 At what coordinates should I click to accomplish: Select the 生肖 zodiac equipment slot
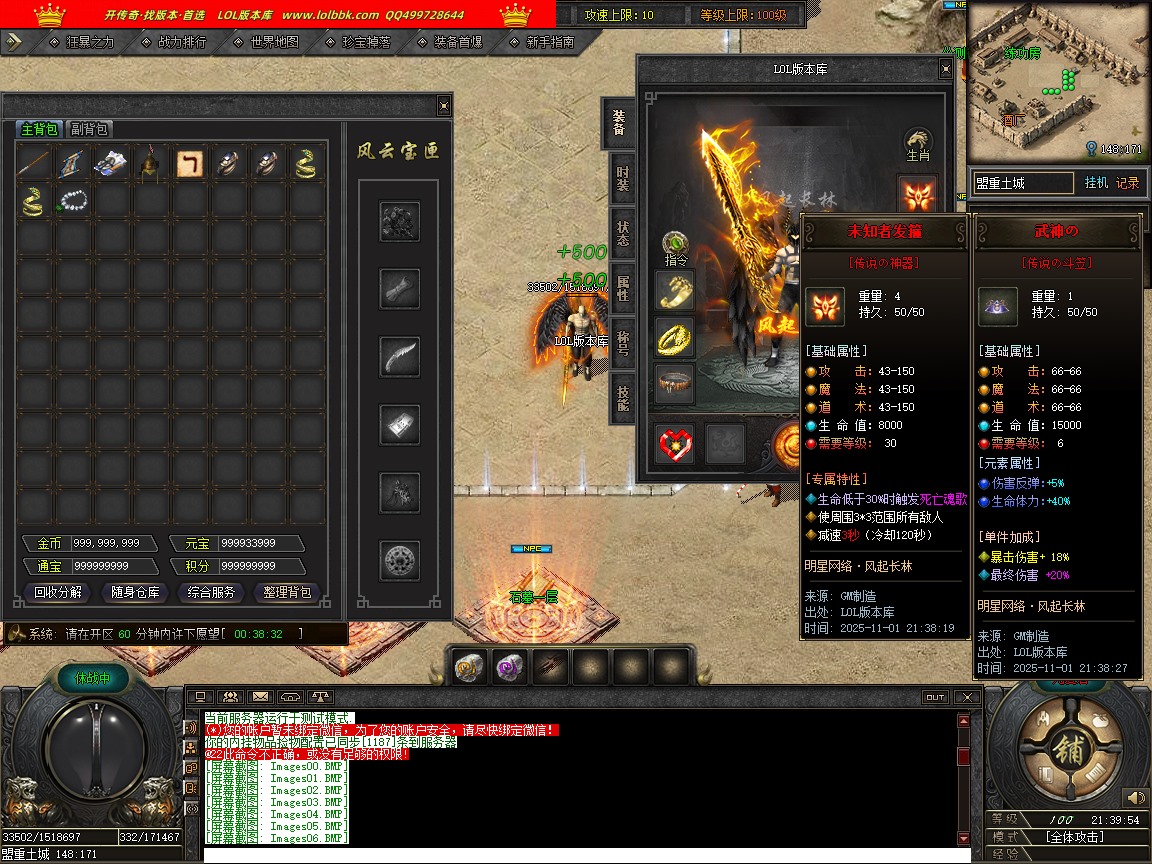918,142
